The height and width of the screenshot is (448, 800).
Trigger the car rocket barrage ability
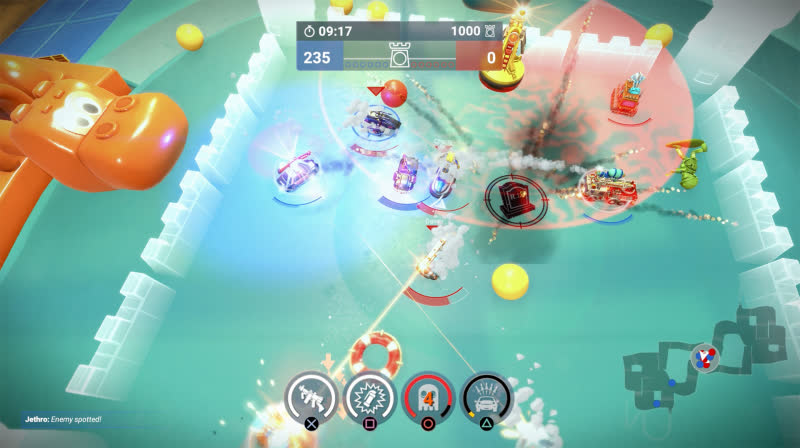(x=487, y=397)
